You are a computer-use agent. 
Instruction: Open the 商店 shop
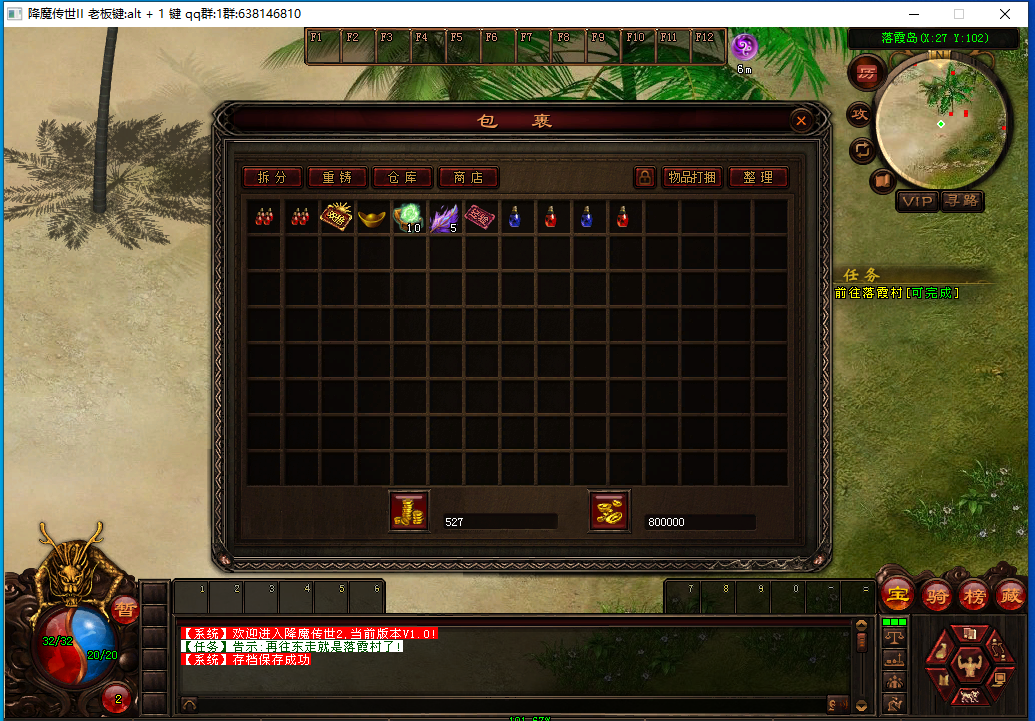click(468, 177)
